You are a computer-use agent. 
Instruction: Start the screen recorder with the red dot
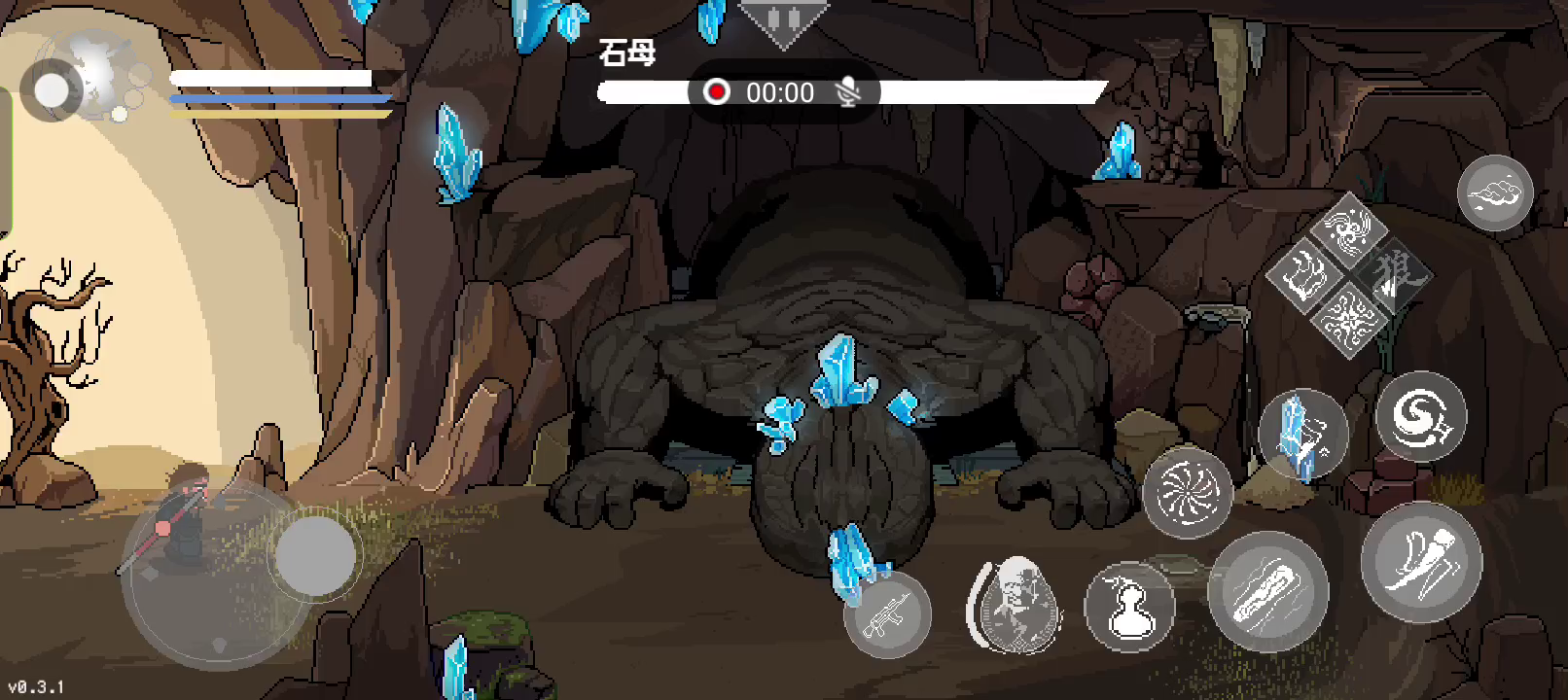[x=717, y=92]
